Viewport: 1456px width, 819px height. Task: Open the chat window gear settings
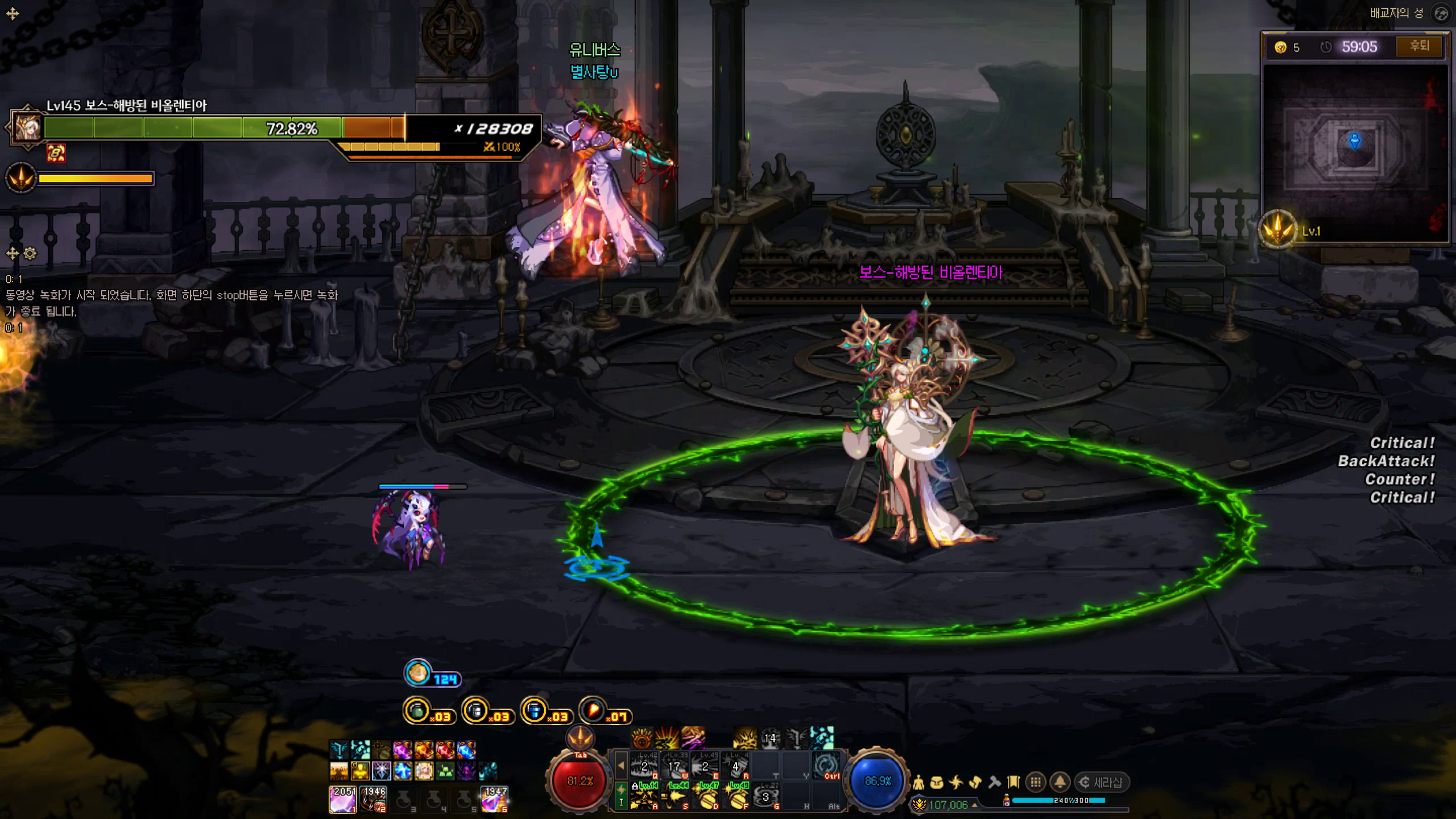(30, 254)
